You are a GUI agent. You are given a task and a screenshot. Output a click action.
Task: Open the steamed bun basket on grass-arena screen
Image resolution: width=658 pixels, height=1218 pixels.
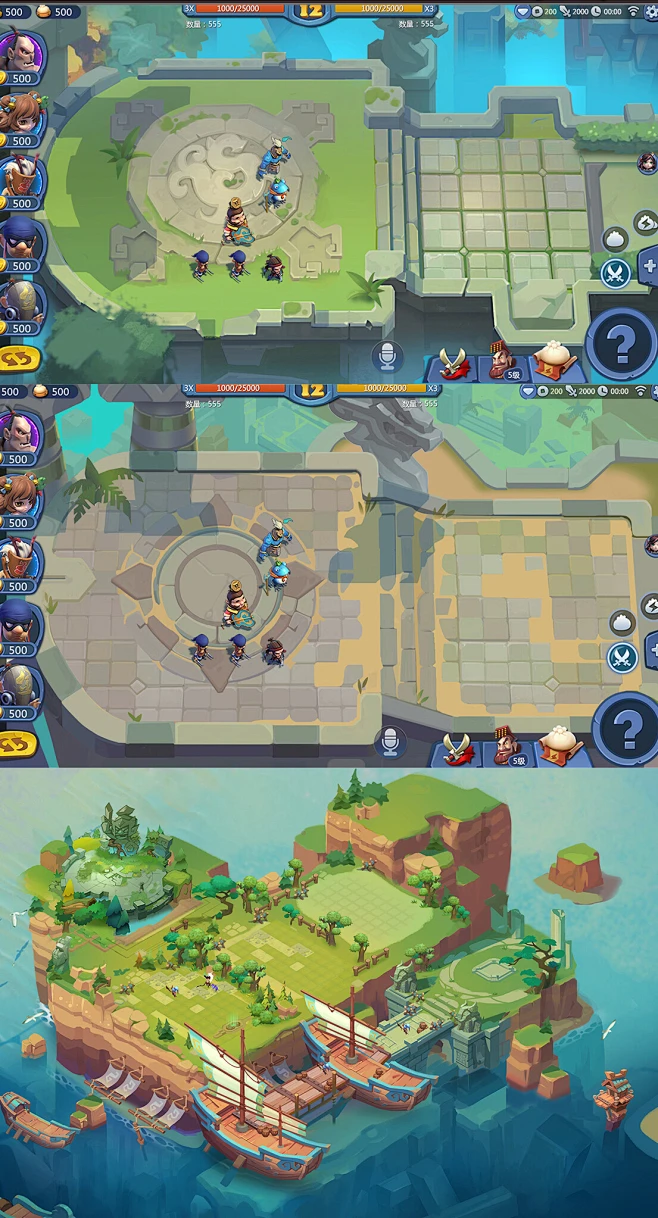click(553, 360)
